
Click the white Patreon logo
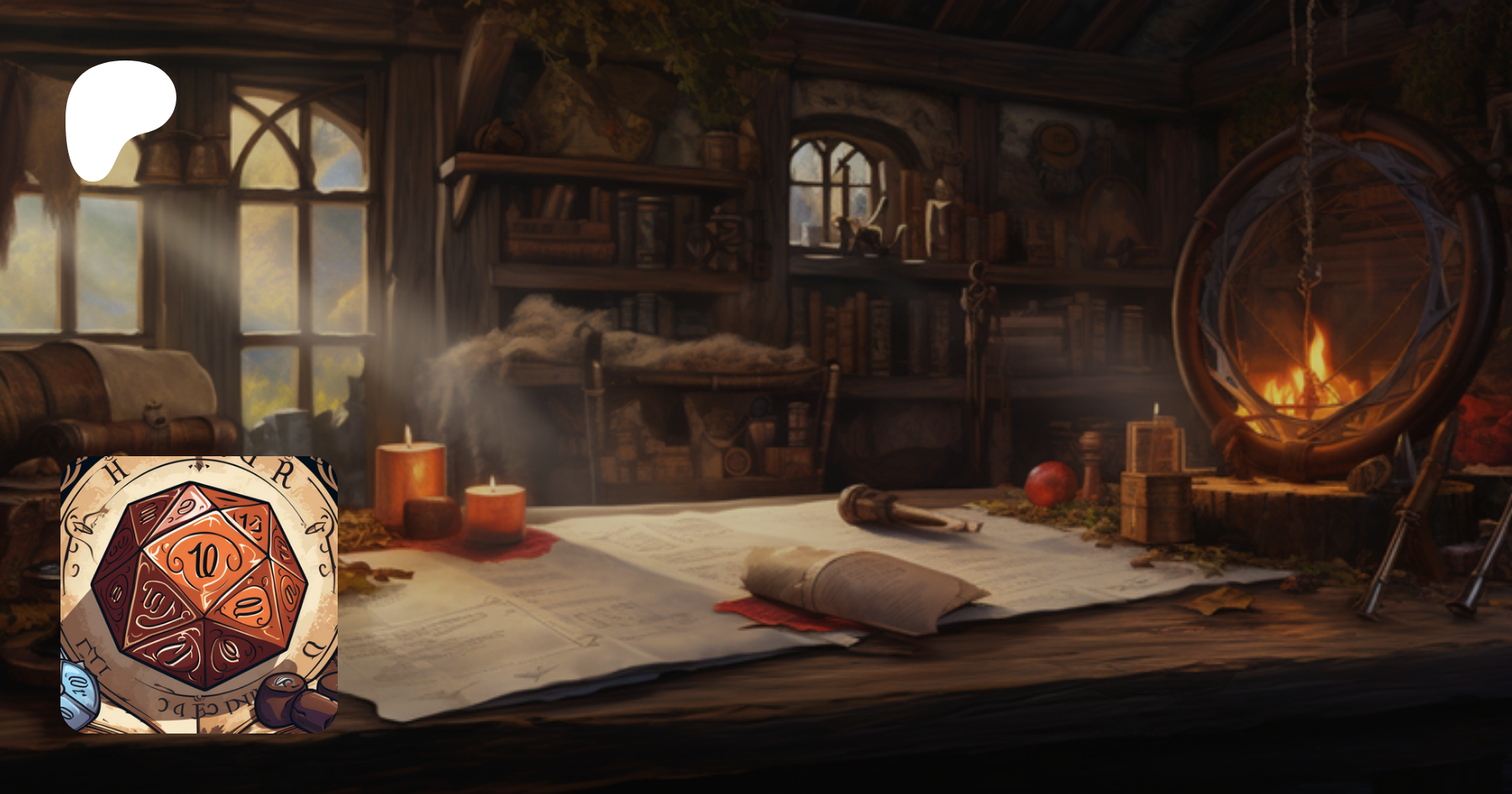pyautogui.click(x=118, y=118)
